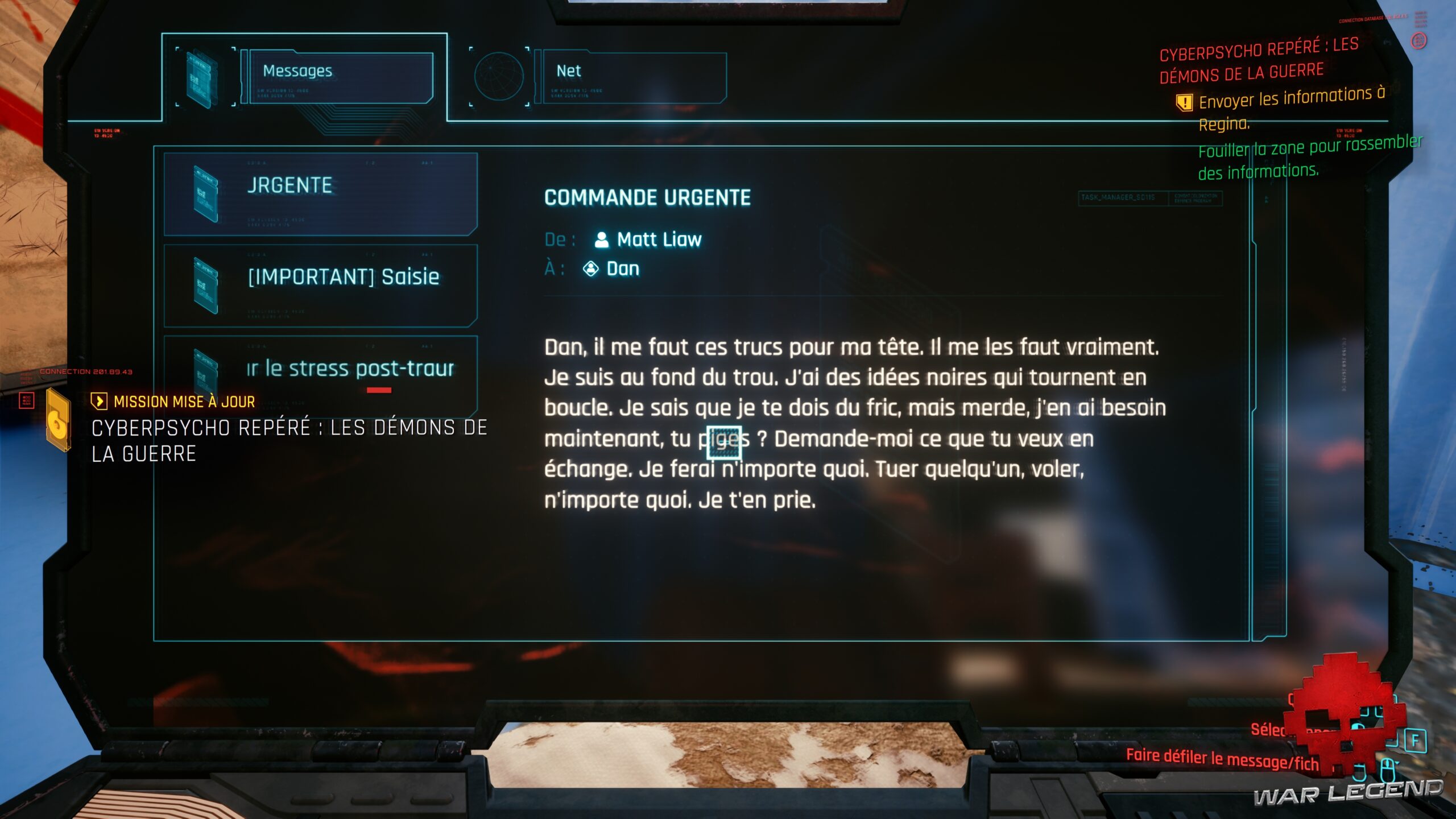
Task: Click Dan's recipient avatar icon
Action: click(x=592, y=268)
